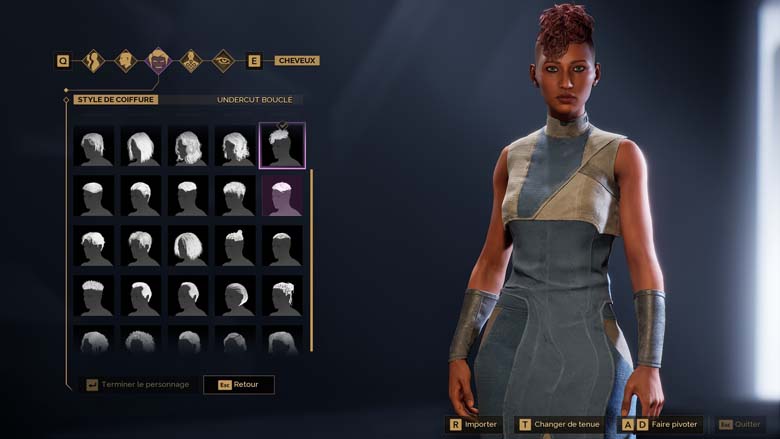Select Changer de tenue
Image resolution: width=780 pixels, height=439 pixels.
[x=558, y=424]
